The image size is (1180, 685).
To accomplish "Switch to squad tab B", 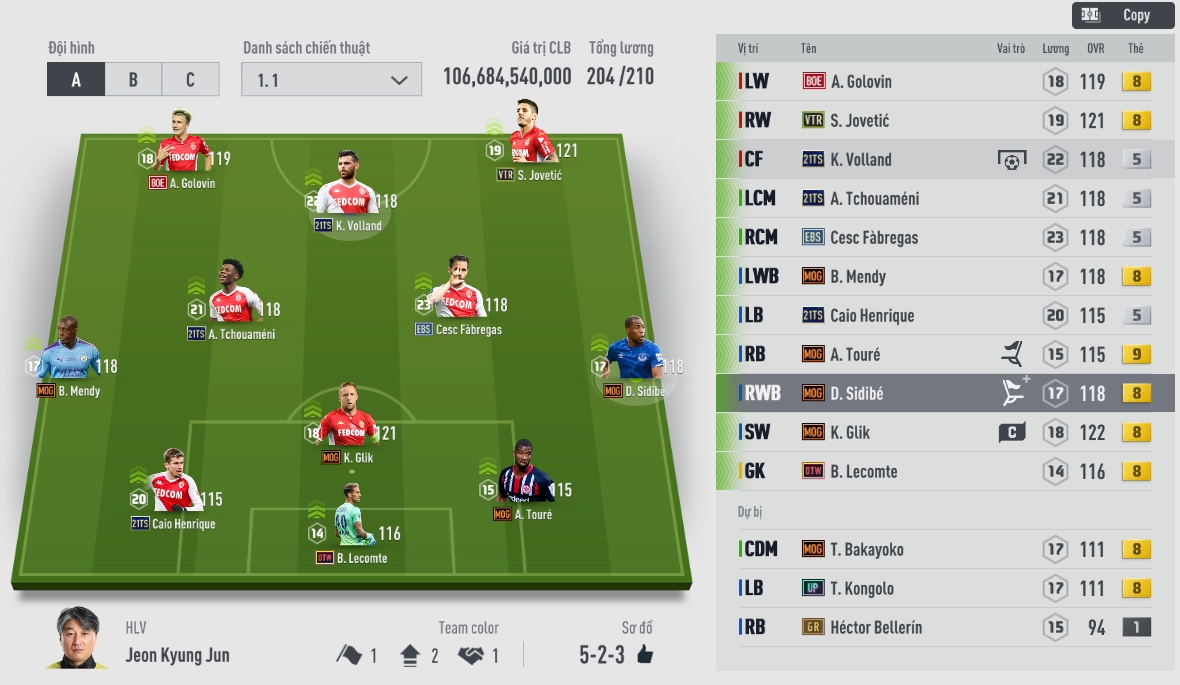I will (x=133, y=80).
